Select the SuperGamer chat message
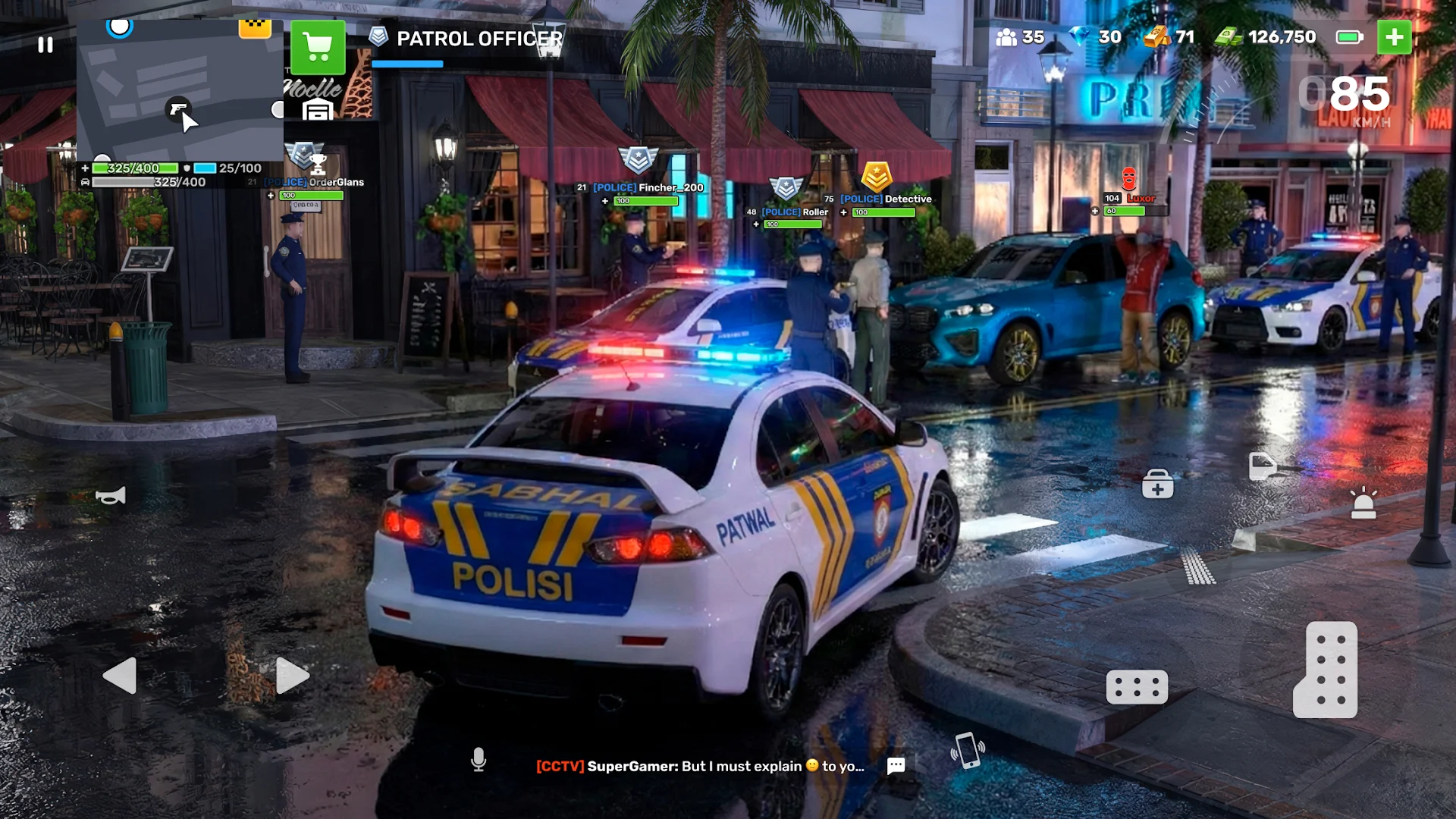 click(699, 766)
